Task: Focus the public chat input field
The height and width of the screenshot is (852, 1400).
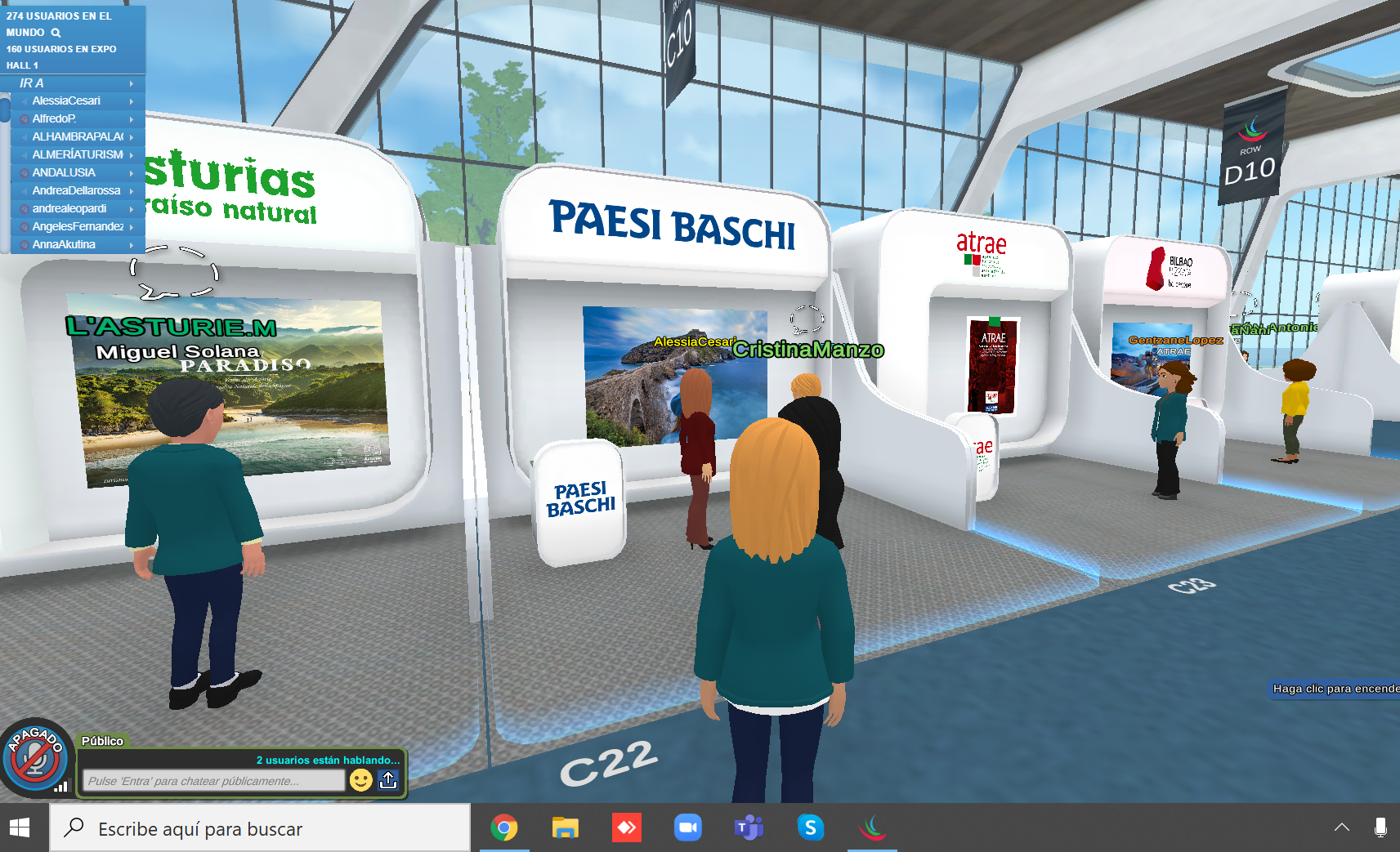Action: pos(213,781)
